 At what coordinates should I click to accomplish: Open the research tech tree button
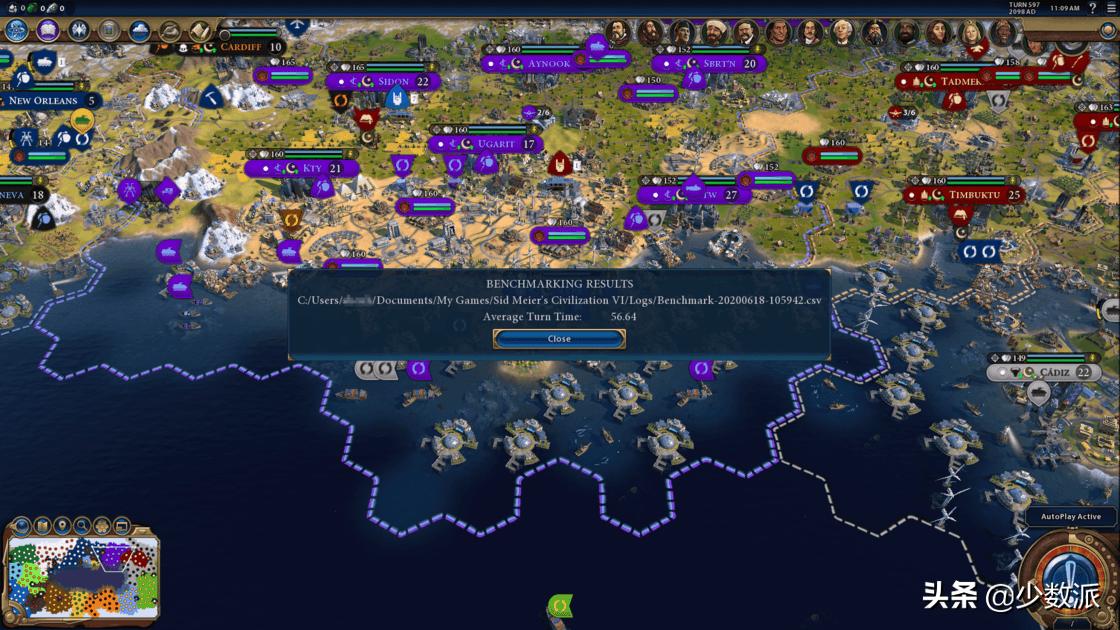tap(16, 30)
